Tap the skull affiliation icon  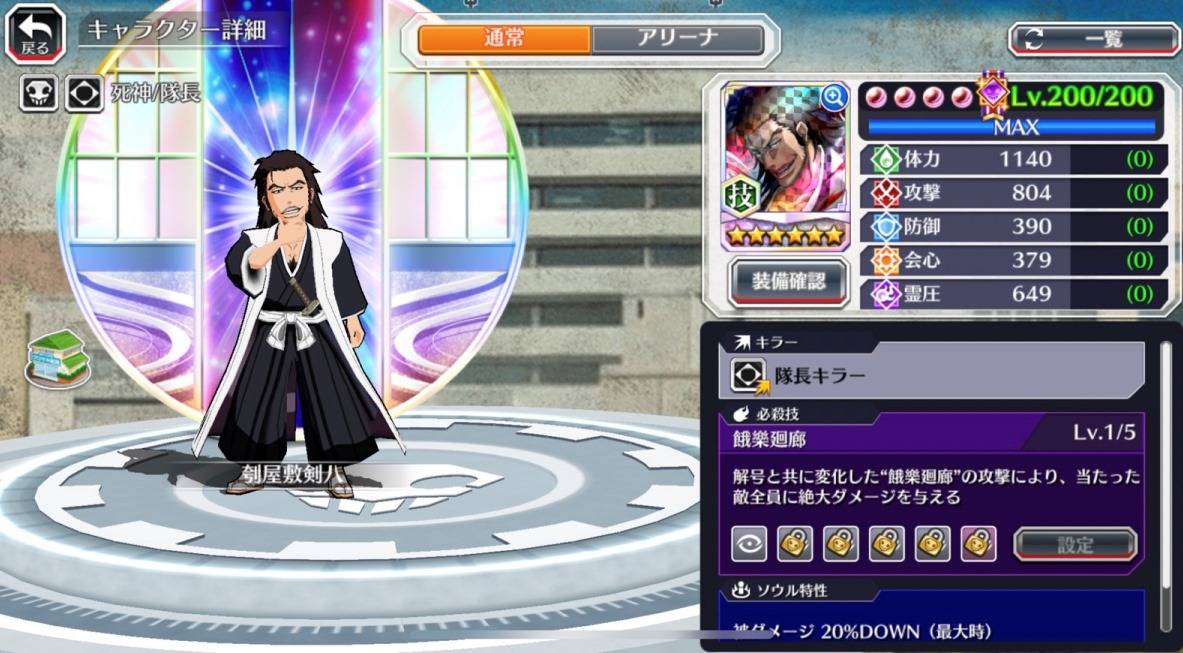click(x=38, y=93)
